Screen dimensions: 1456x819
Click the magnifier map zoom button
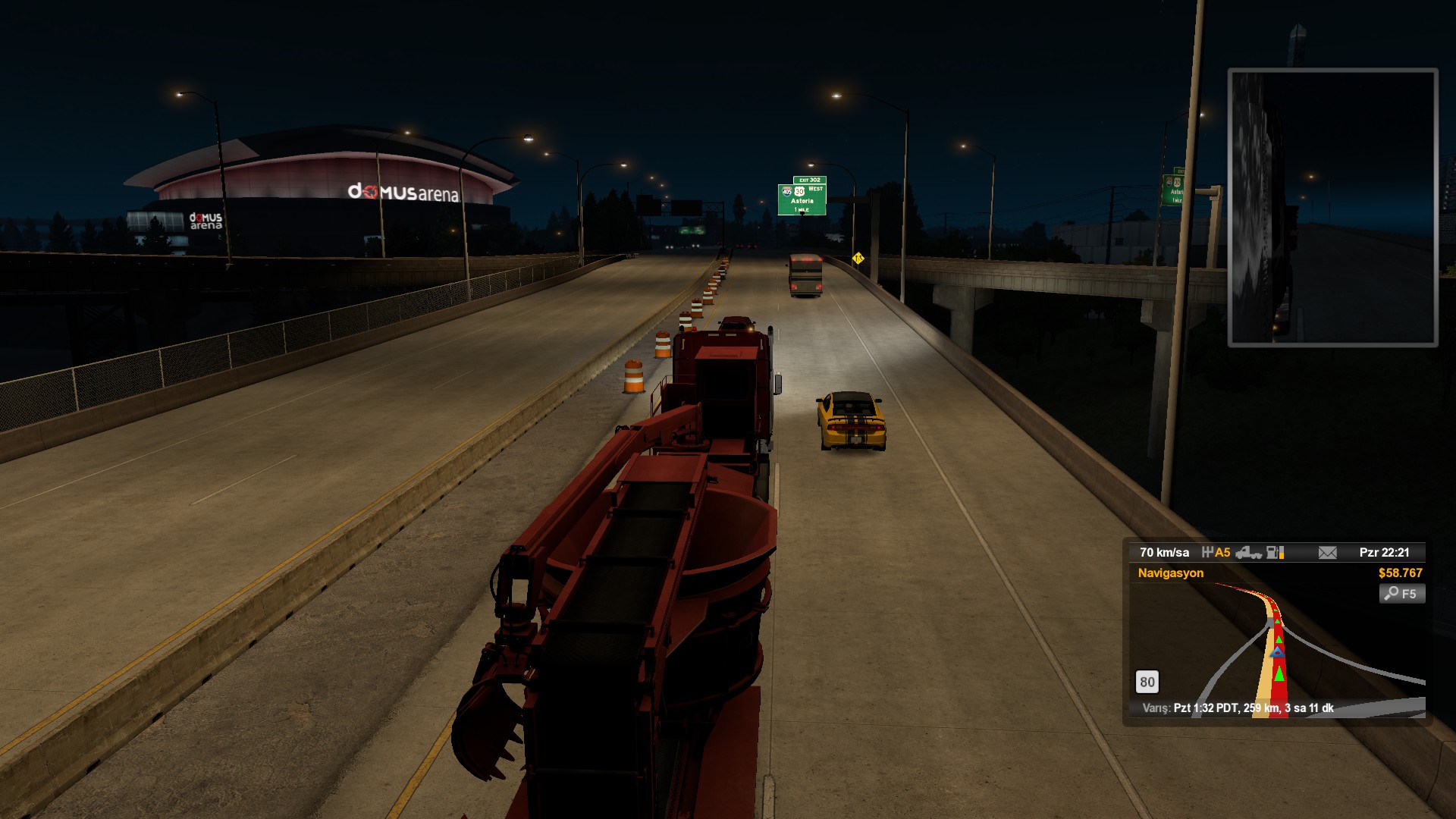pos(1401,594)
